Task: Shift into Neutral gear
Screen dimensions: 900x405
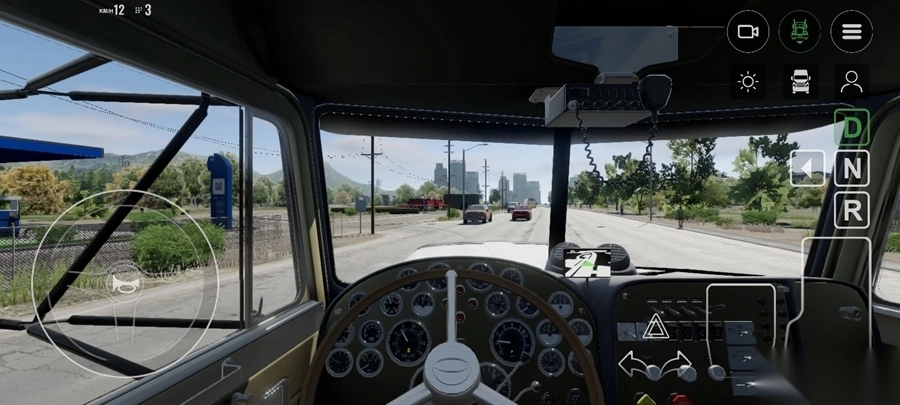Action: tap(852, 168)
